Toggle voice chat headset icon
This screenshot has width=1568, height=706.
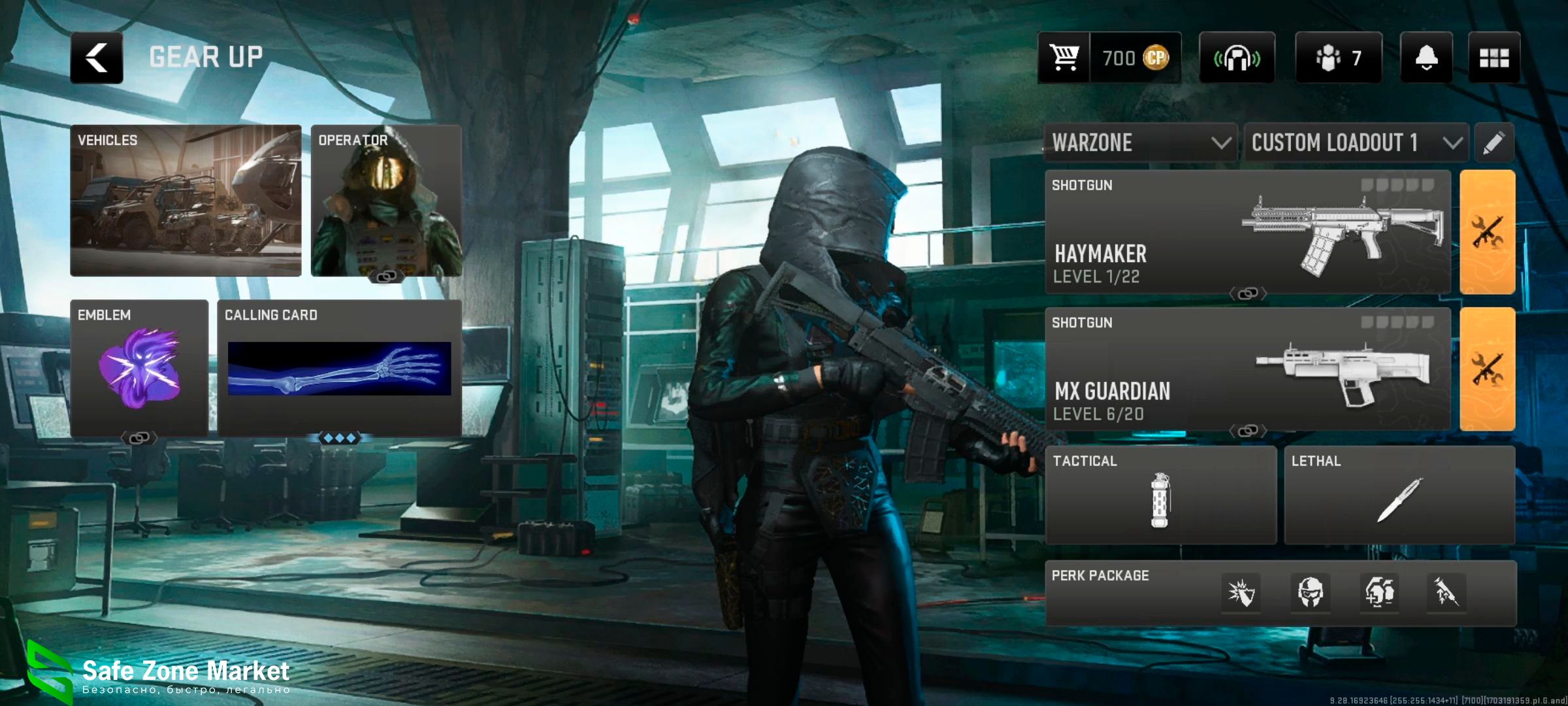click(1237, 58)
